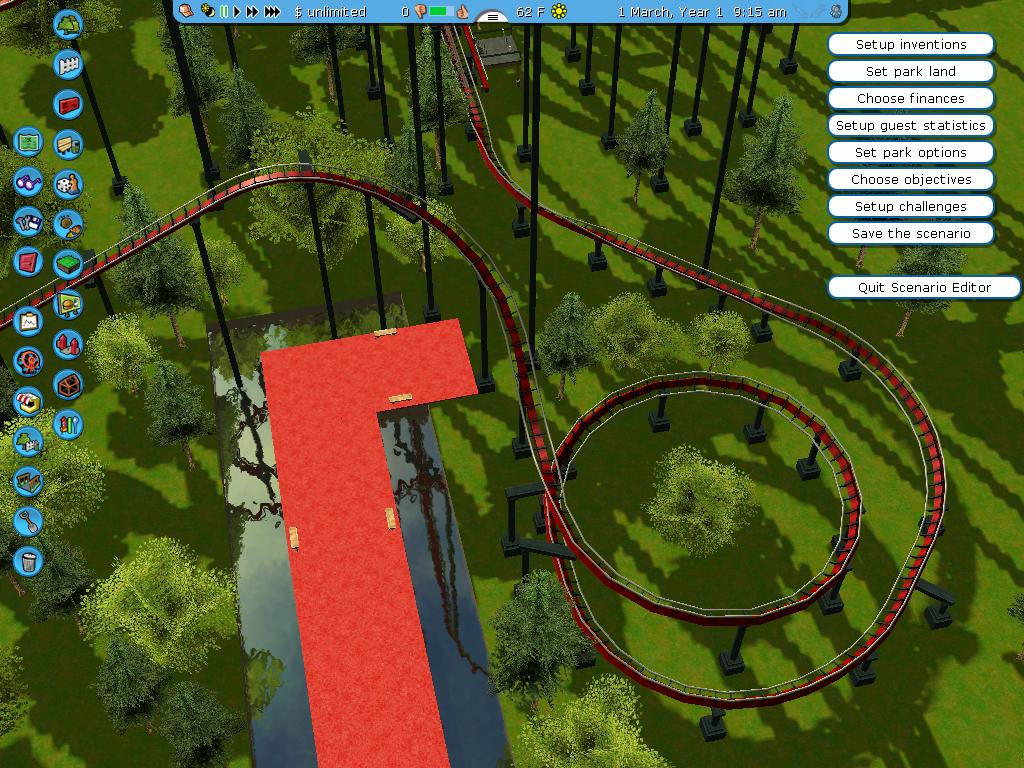Viewport: 1024px width, 768px height.
Task: Open the binoculars view options
Action: [x=28, y=183]
